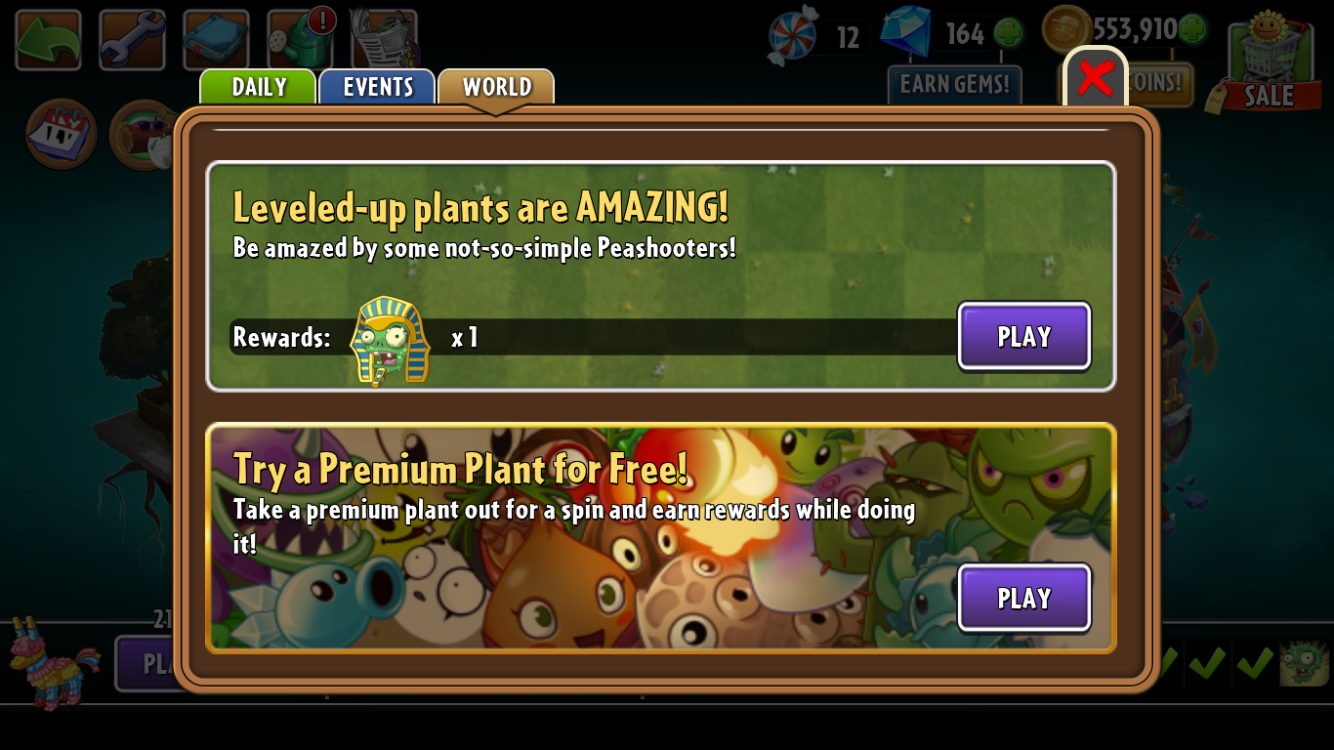Close the quest popup with red X
The height and width of the screenshot is (750, 1334).
click(1095, 78)
